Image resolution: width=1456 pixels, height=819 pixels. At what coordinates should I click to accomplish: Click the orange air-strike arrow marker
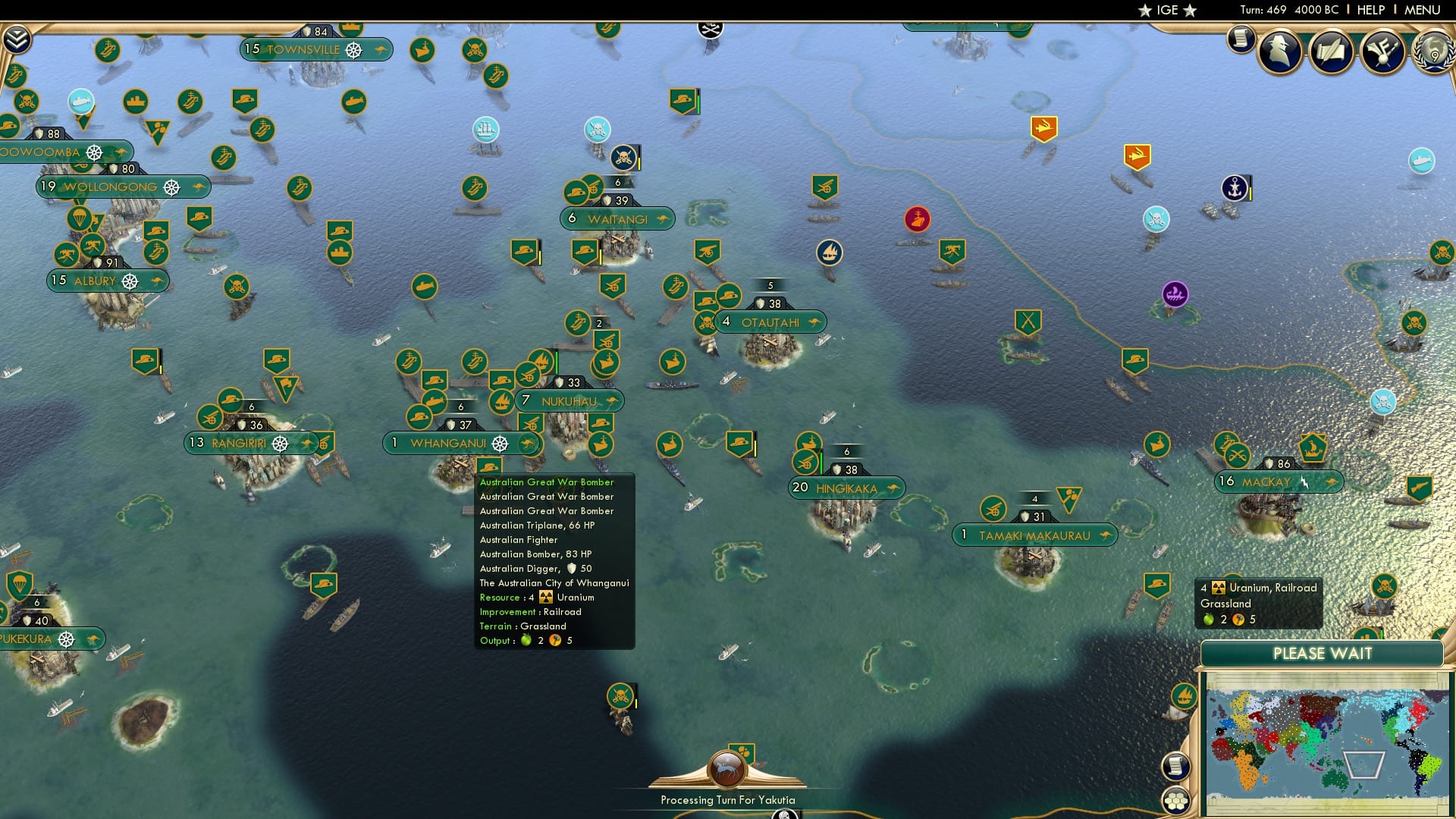(1043, 129)
